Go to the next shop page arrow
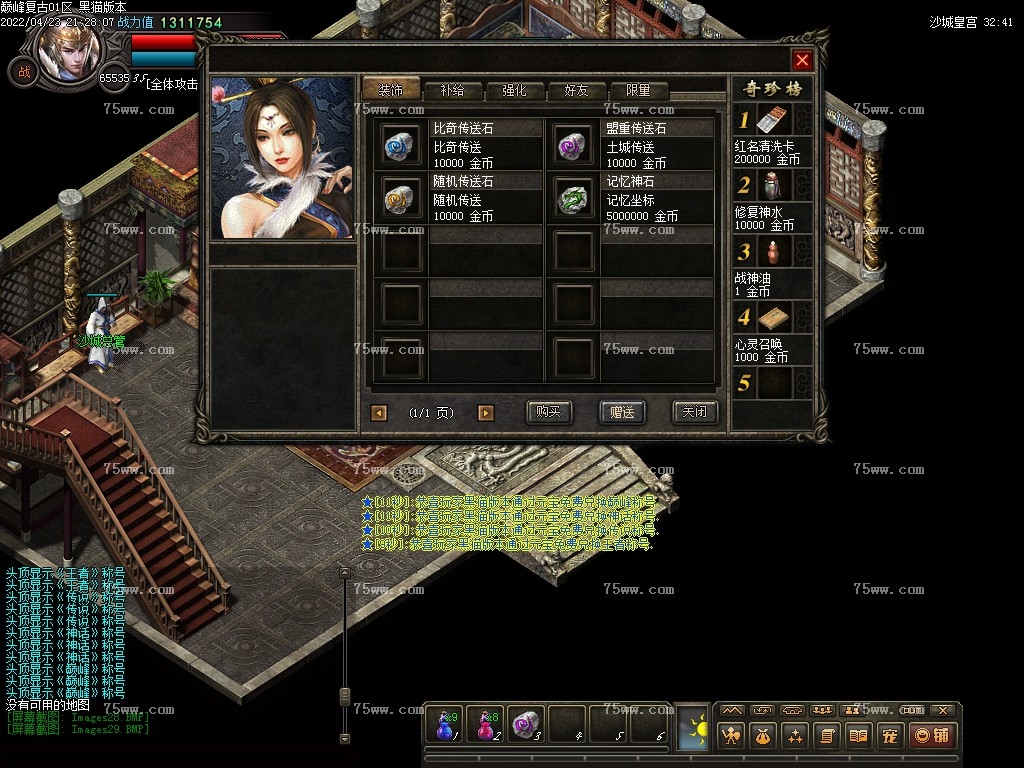Screen dimensions: 1024x768 tap(486, 413)
